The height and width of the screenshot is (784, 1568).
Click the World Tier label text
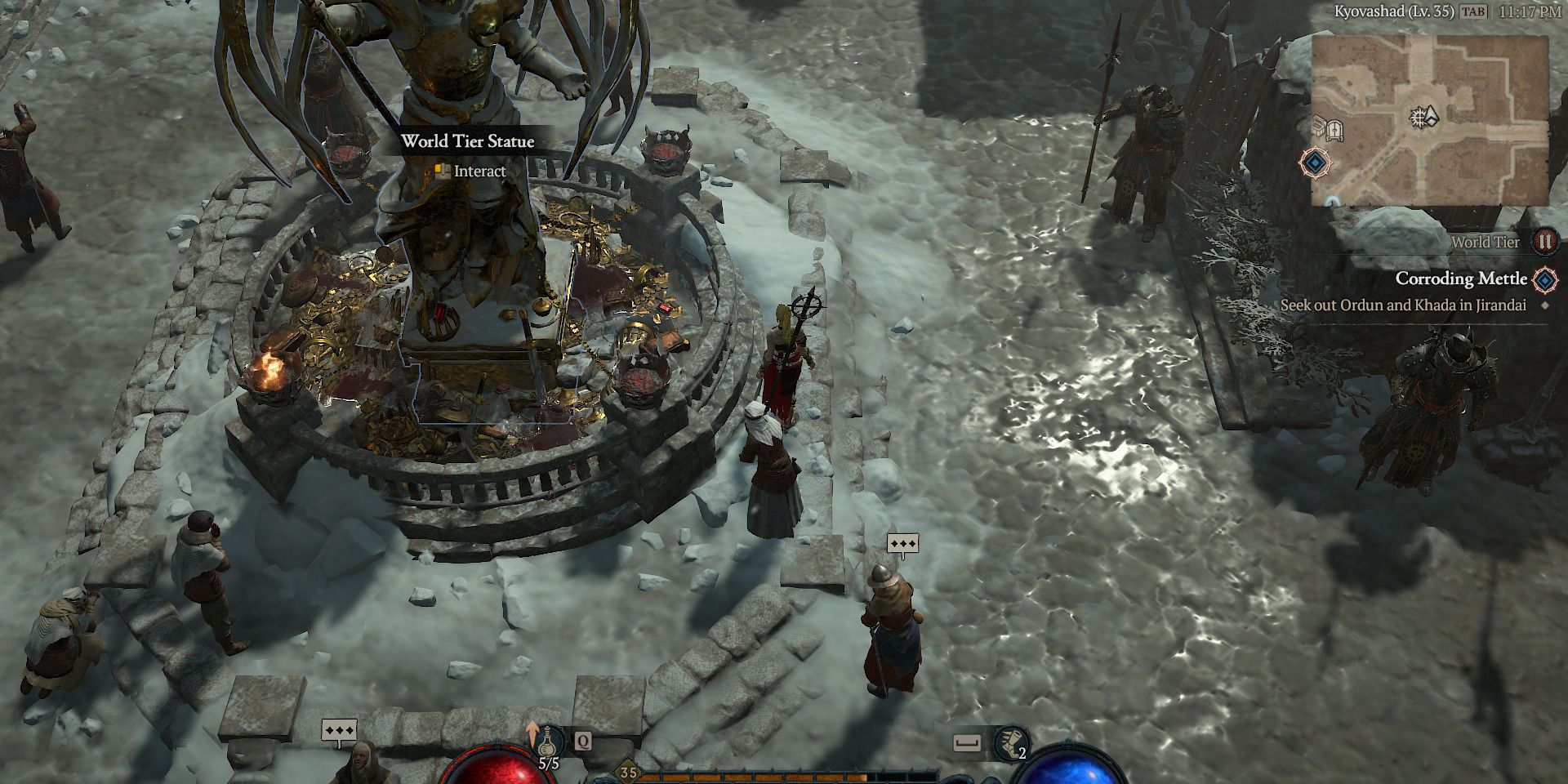tap(1485, 242)
